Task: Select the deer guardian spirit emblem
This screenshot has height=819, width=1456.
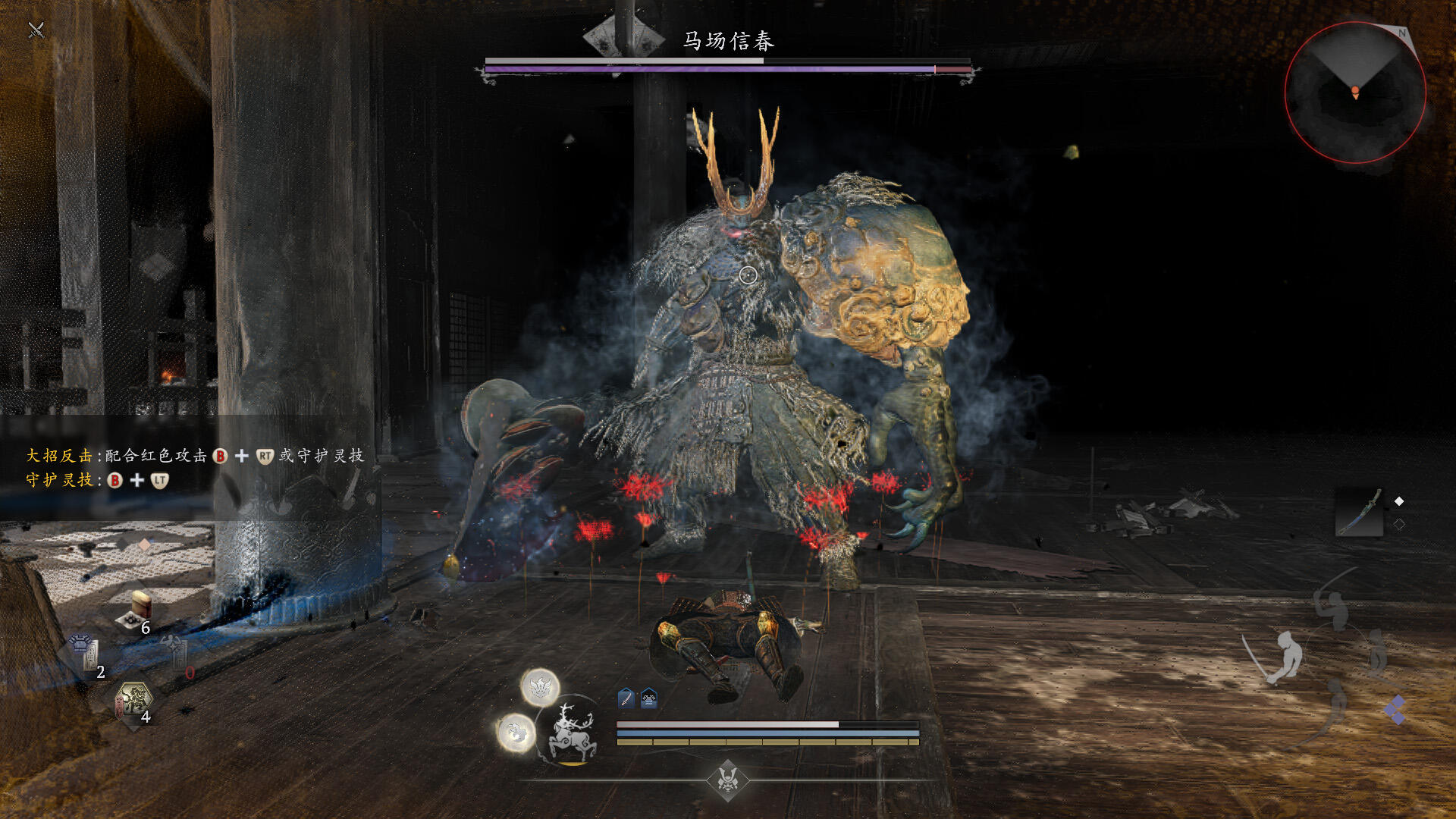Action: click(570, 731)
